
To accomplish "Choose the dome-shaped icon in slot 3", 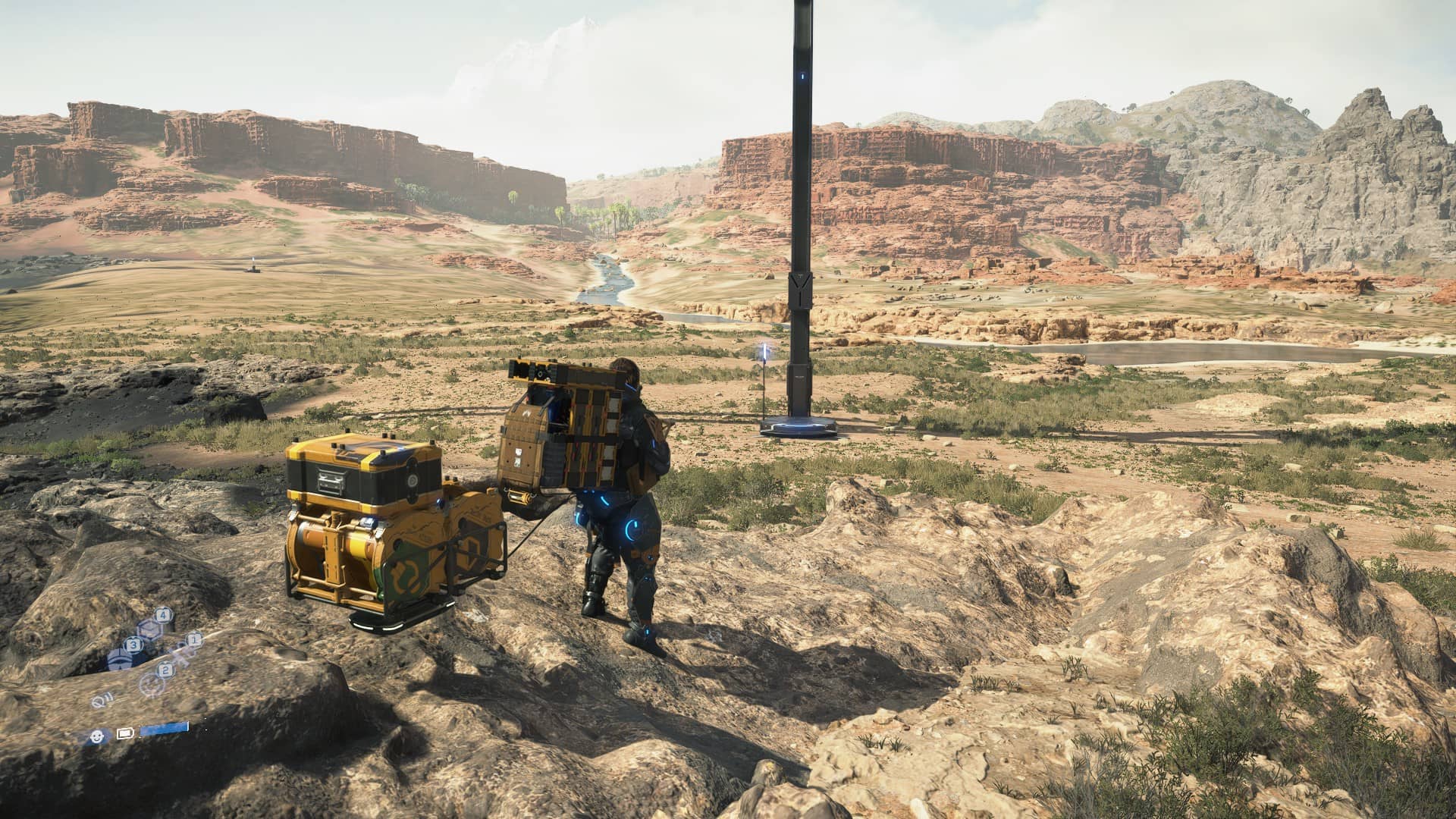I will click(118, 660).
